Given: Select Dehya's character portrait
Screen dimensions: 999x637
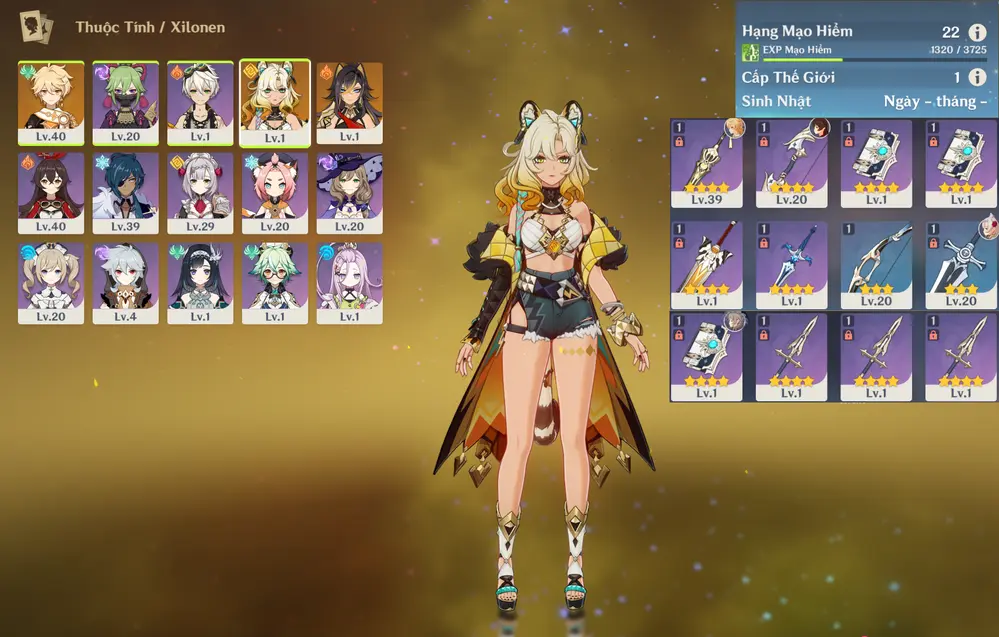Looking at the screenshot, I should (349, 102).
